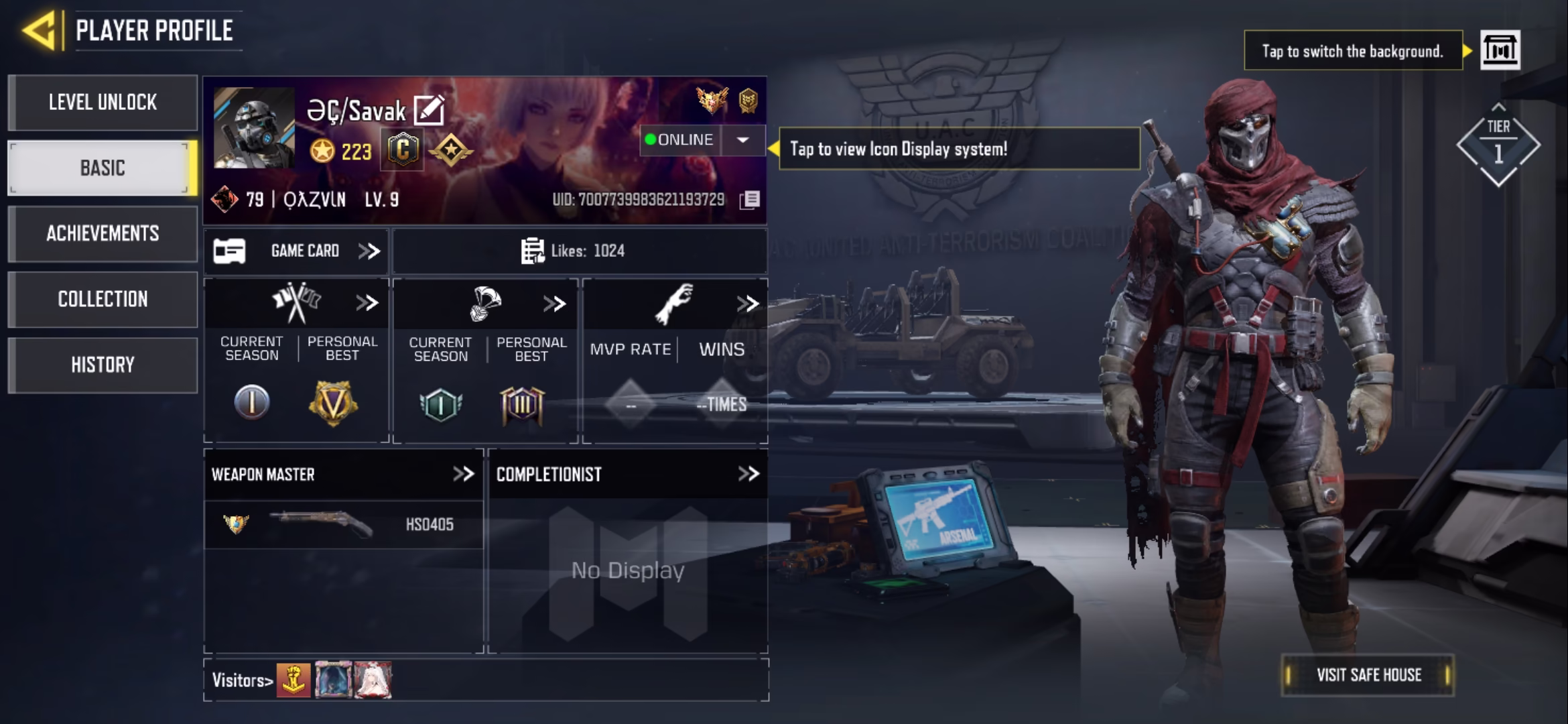This screenshot has width=1568, height=724.
Task: Open the Collection tab
Action: [x=103, y=299]
